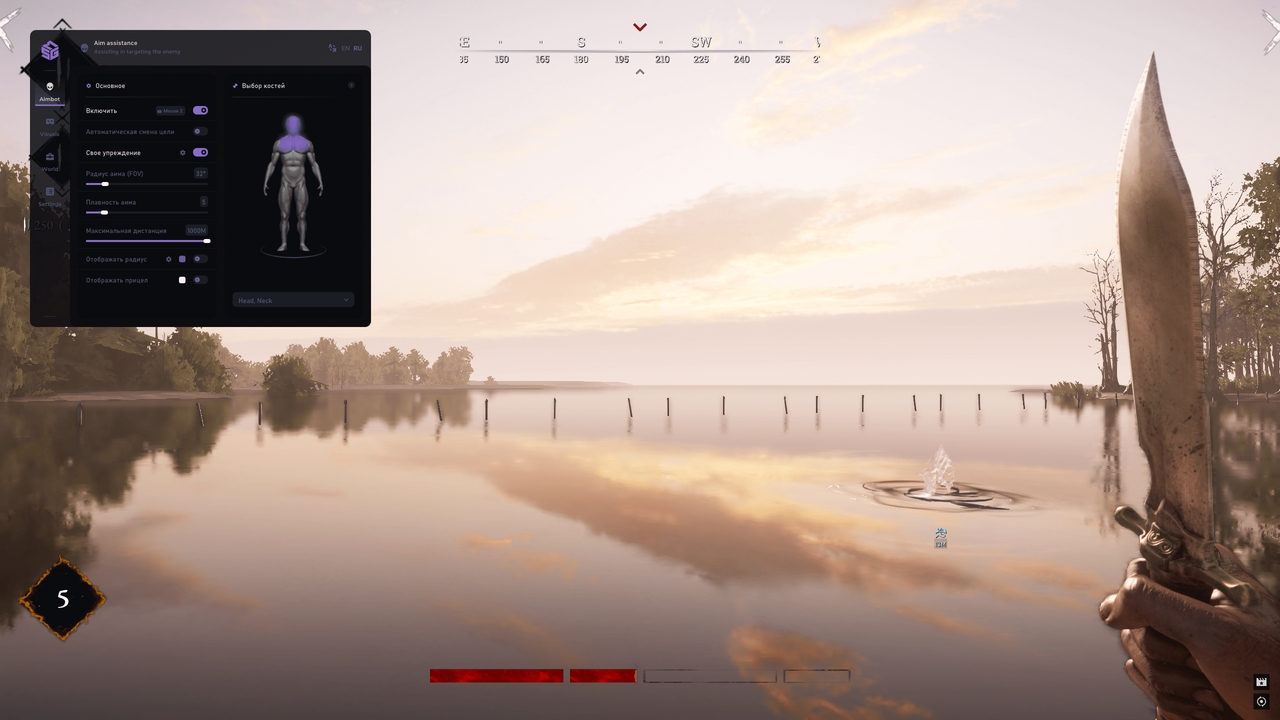Click the Mouse 2 keybind button
This screenshot has width=1280, height=720.
(170, 110)
